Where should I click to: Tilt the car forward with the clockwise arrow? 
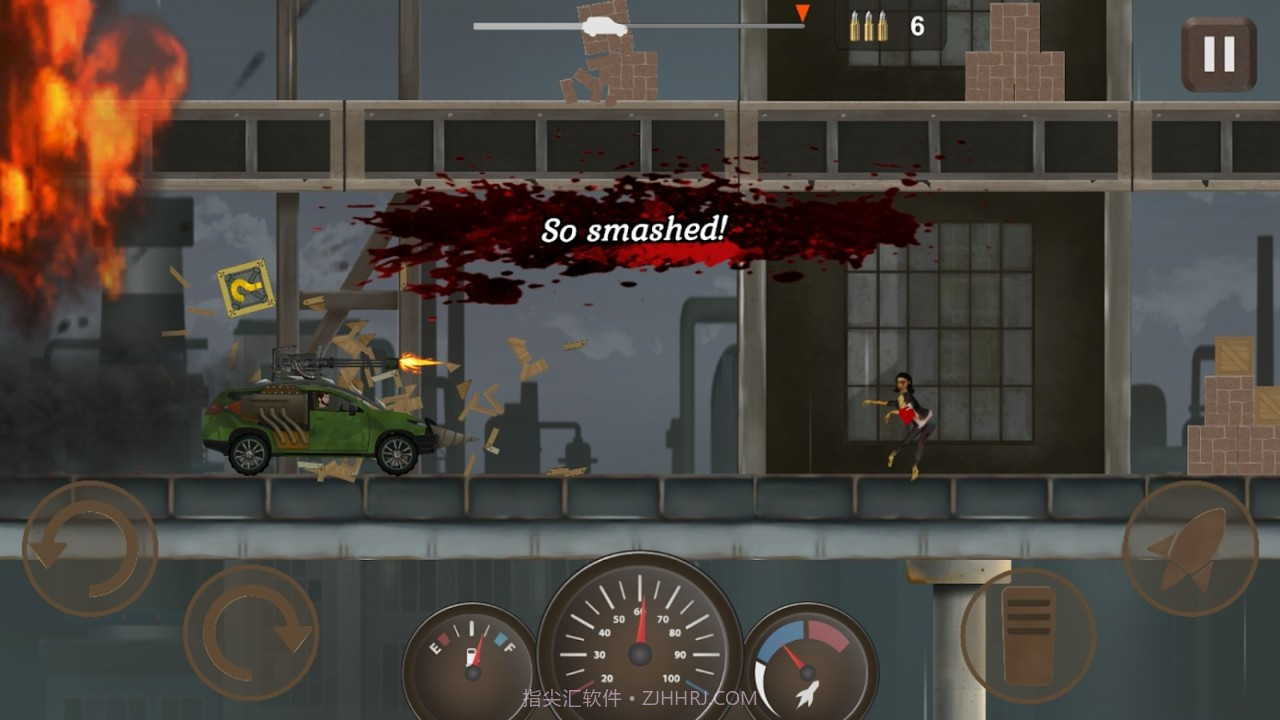[251, 632]
